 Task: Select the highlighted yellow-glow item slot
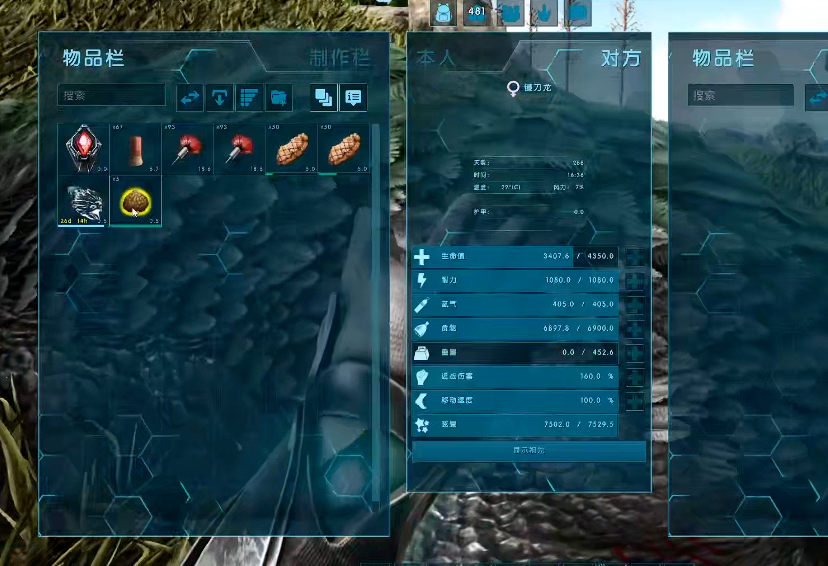134,200
